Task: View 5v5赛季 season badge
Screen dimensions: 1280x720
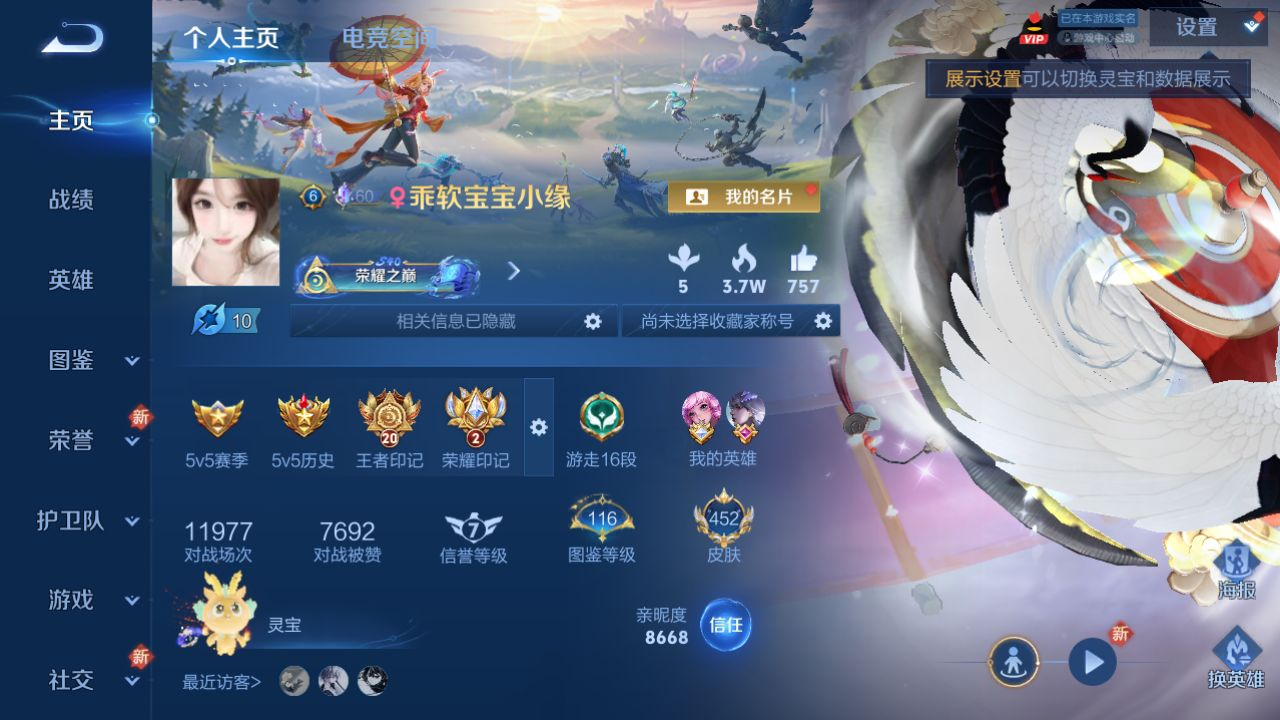Action: coord(217,430)
